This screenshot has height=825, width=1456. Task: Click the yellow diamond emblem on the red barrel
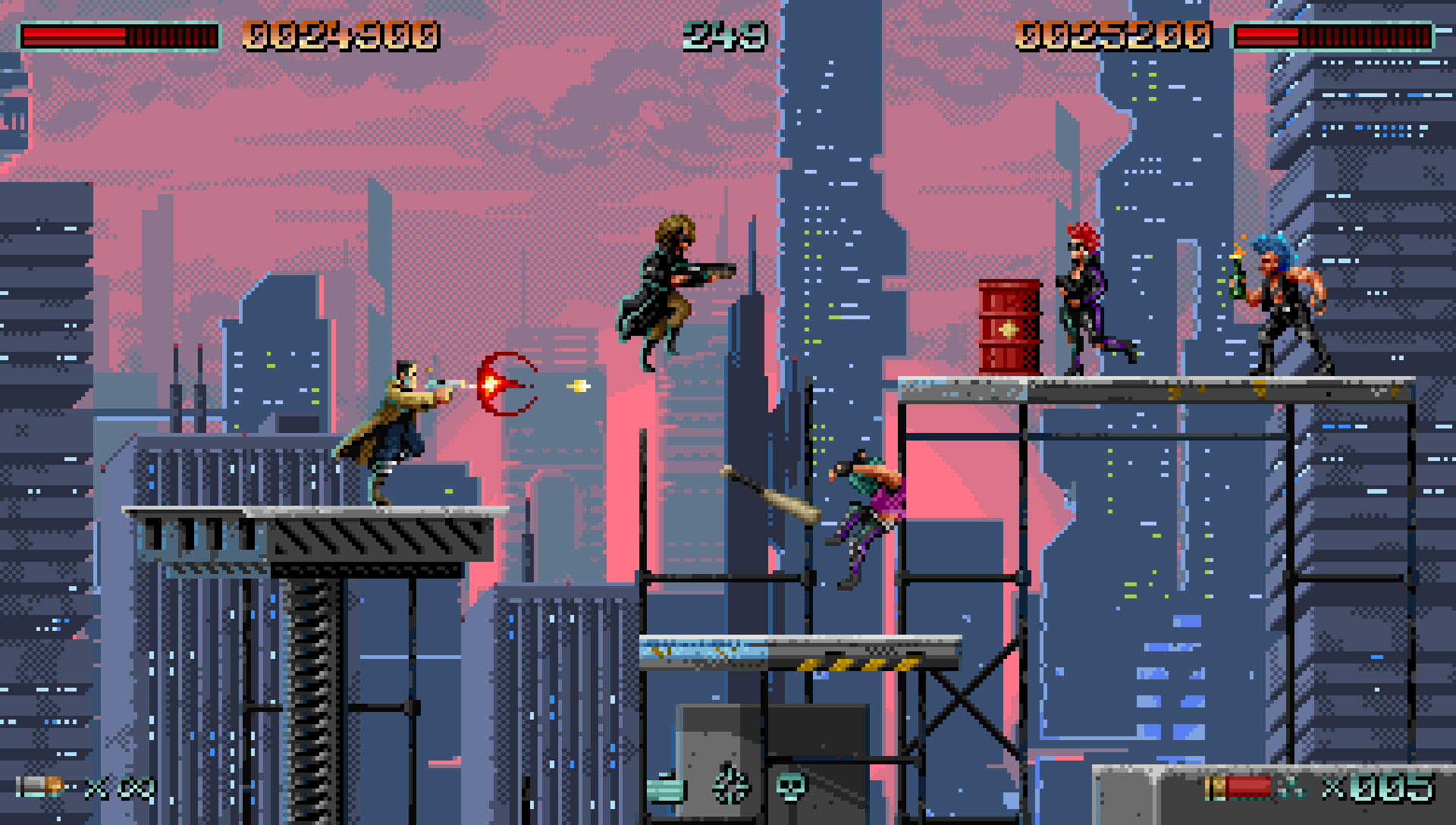1008,329
